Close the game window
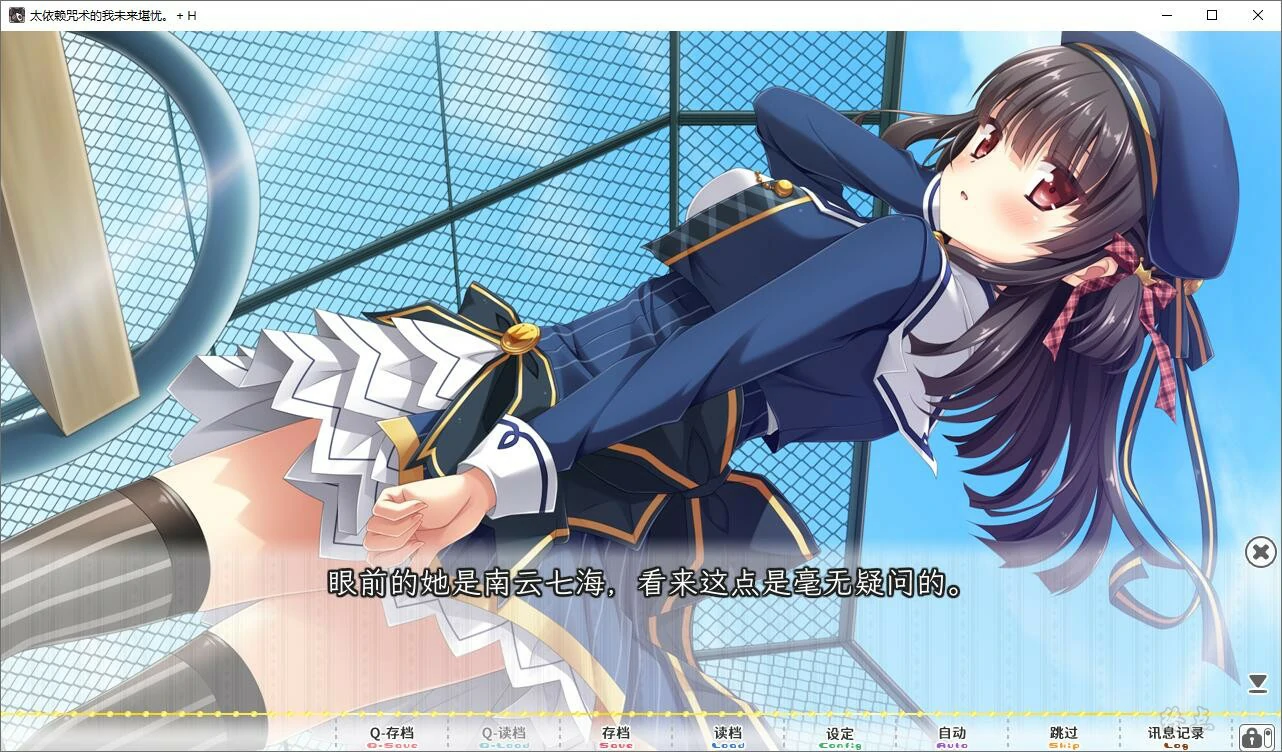The image size is (1282, 752). click(x=1258, y=15)
